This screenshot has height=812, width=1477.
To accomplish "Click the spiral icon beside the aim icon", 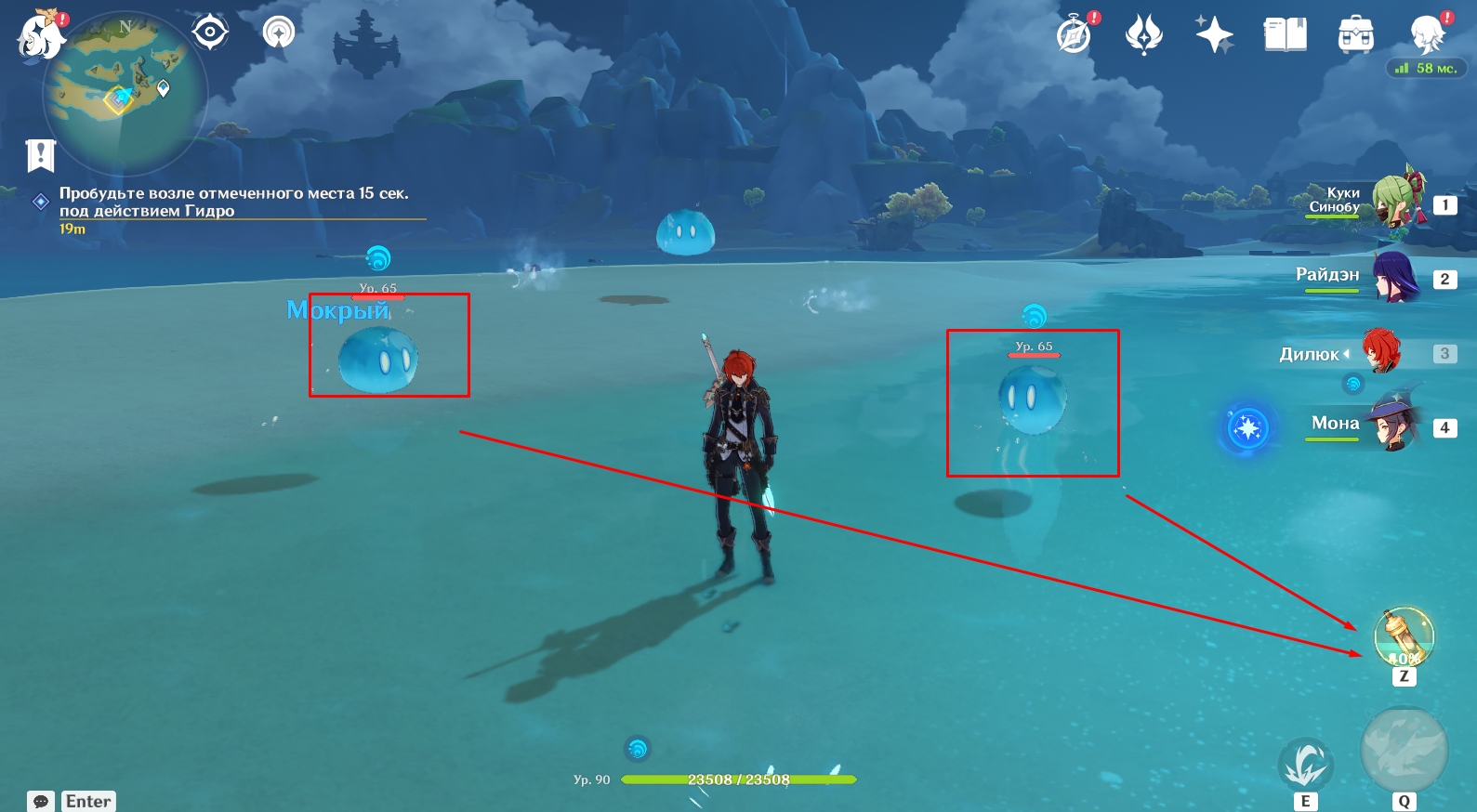I will click(x=279, y=33).
